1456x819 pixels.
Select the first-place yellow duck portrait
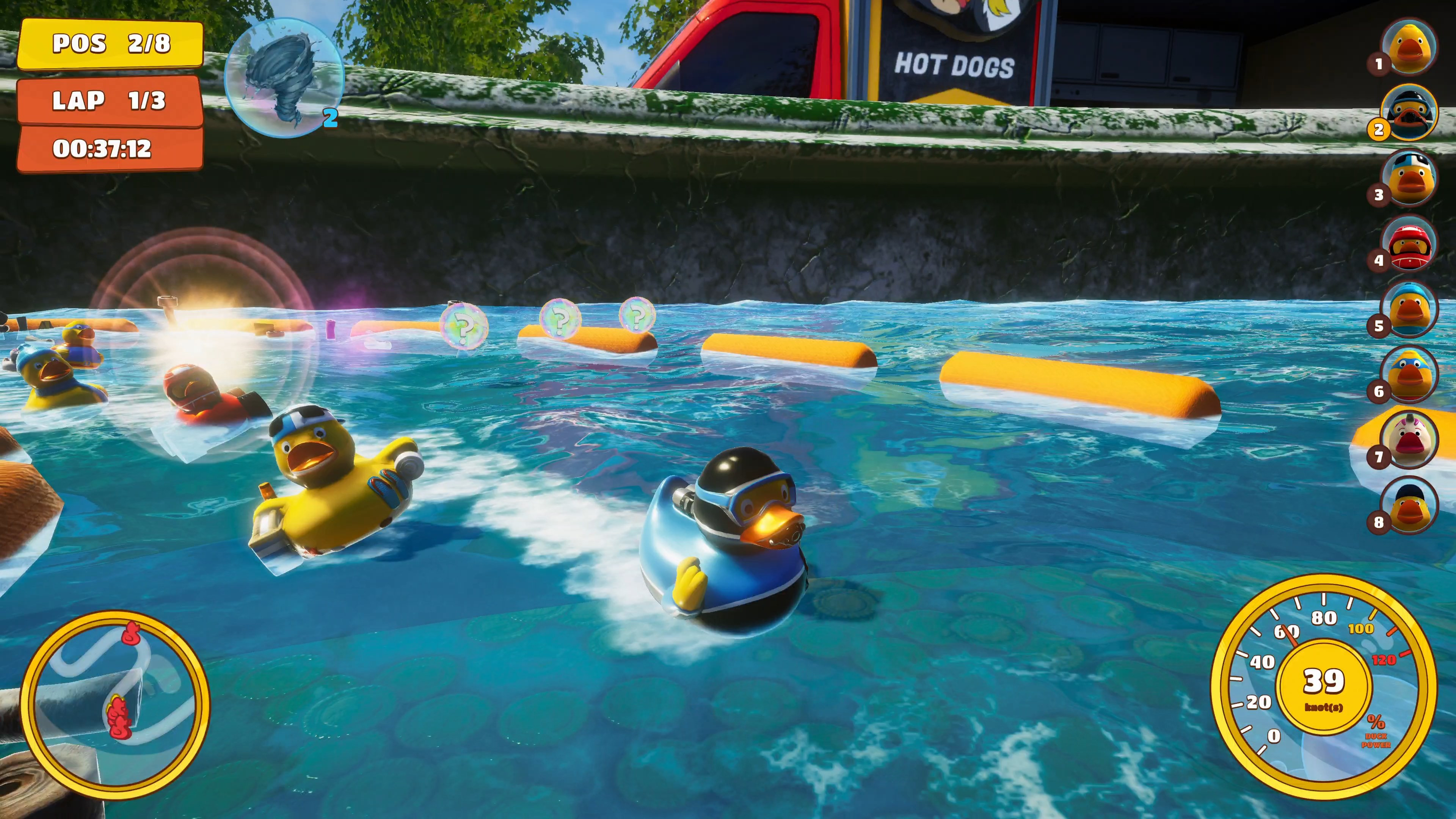tap(1408, 47)
